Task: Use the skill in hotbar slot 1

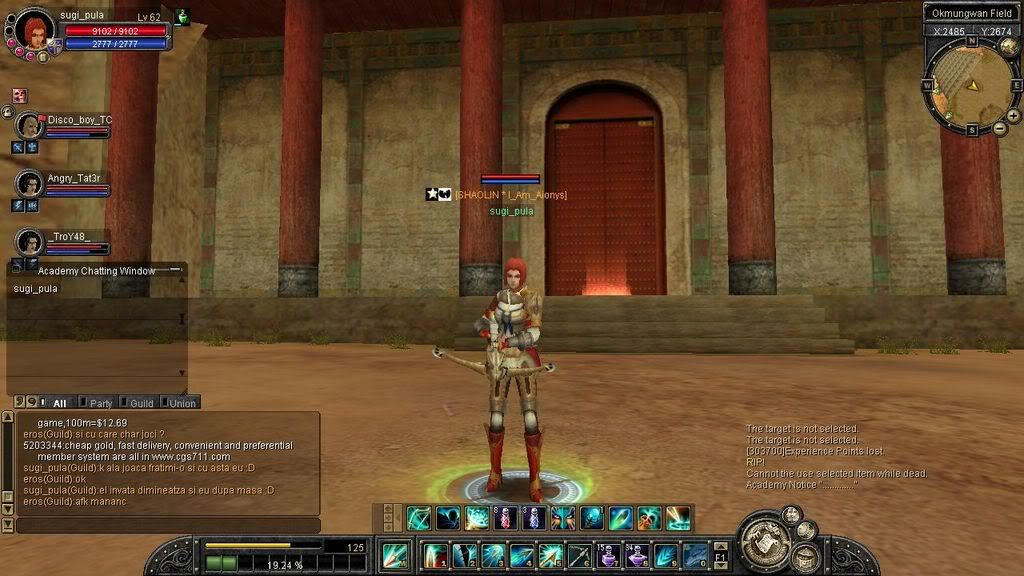Action: [x=435, y=555]
